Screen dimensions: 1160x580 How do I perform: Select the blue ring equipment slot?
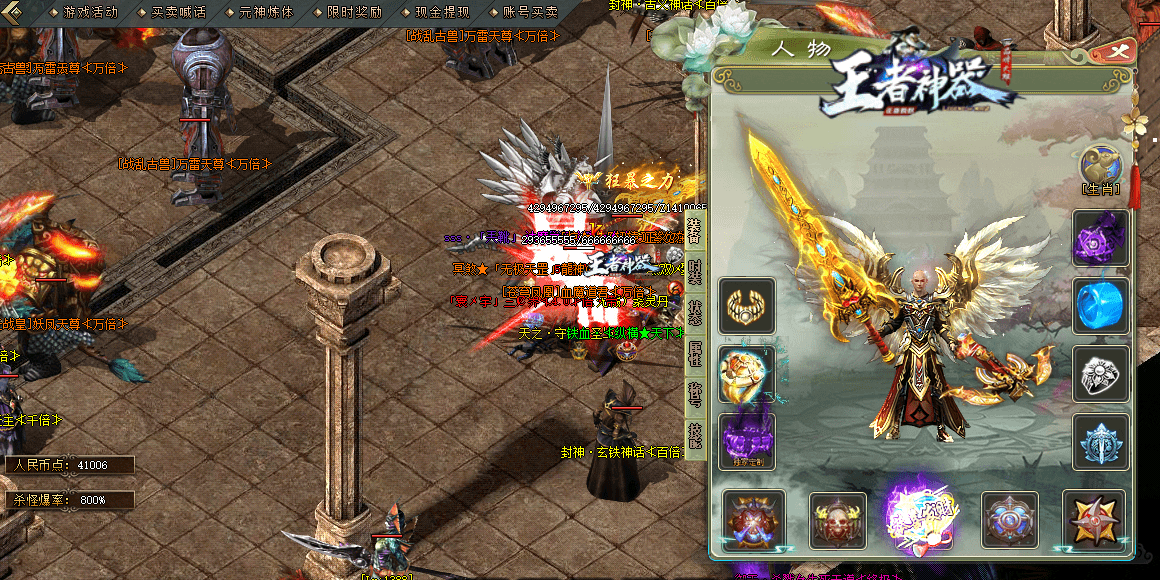[1101, 305]
